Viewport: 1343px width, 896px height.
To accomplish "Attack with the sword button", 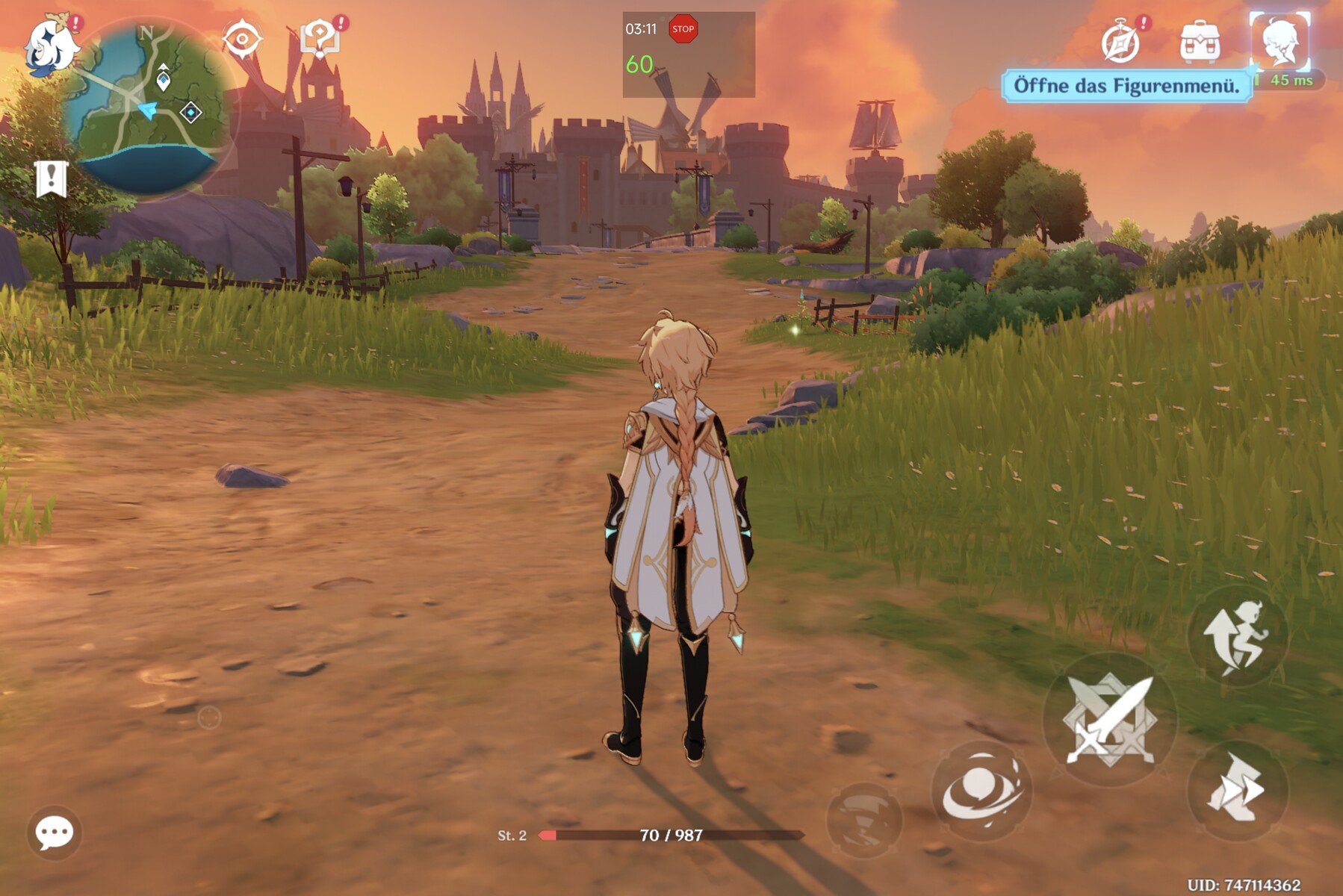I will [1110, 720].
